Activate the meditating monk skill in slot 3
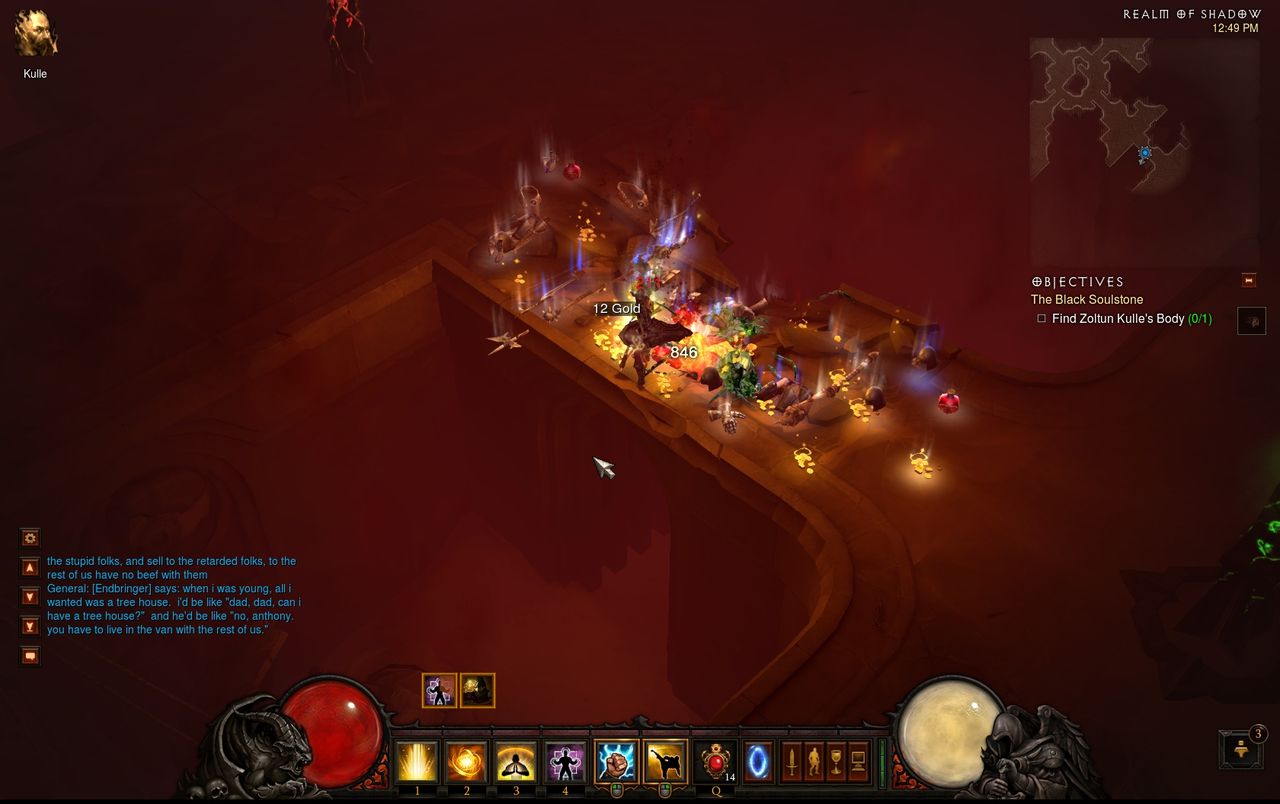 coord(516,762)
